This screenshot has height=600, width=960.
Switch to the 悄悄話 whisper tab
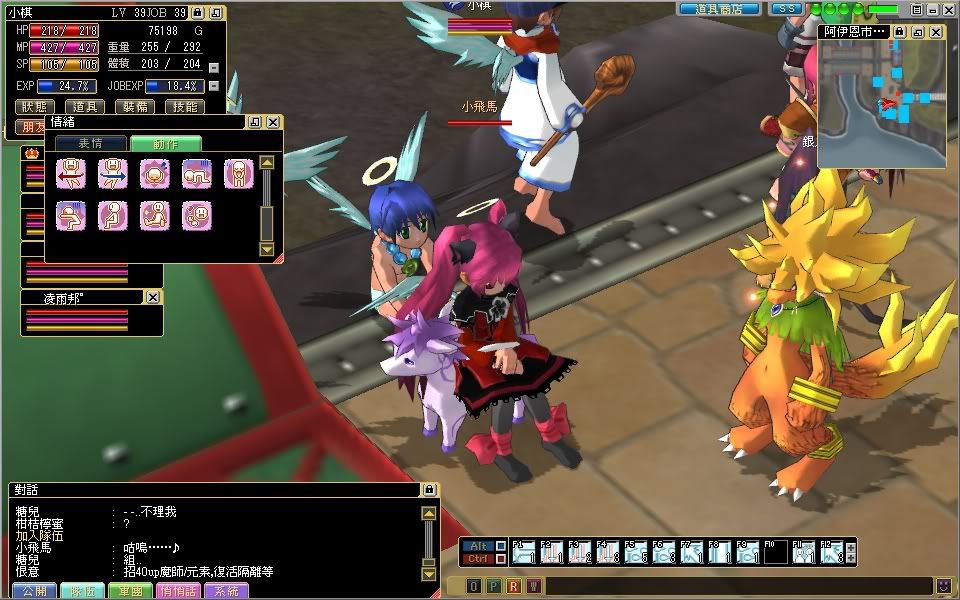point(179,591)
